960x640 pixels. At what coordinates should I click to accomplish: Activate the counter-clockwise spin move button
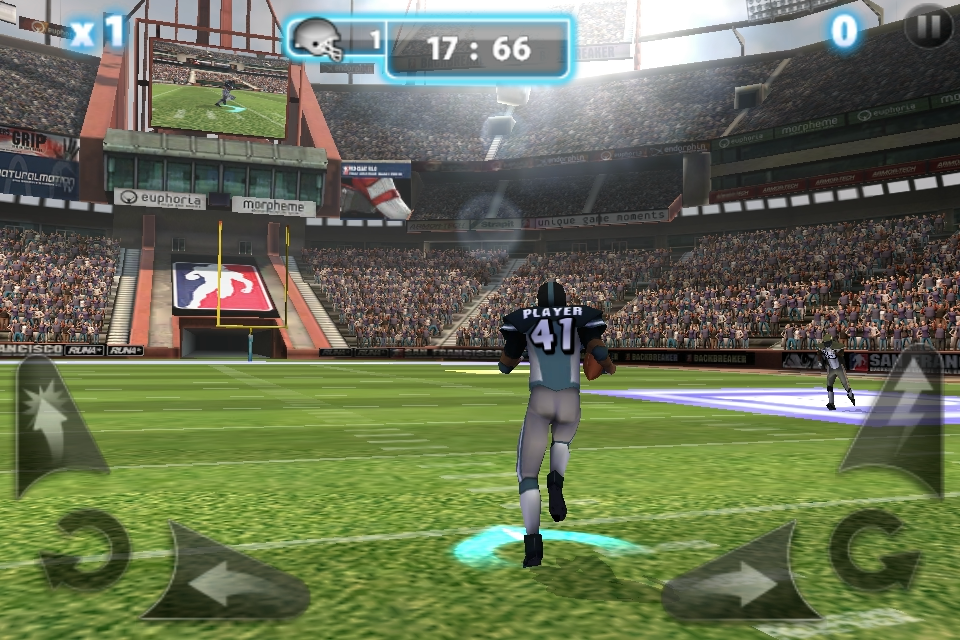point(84,549)
